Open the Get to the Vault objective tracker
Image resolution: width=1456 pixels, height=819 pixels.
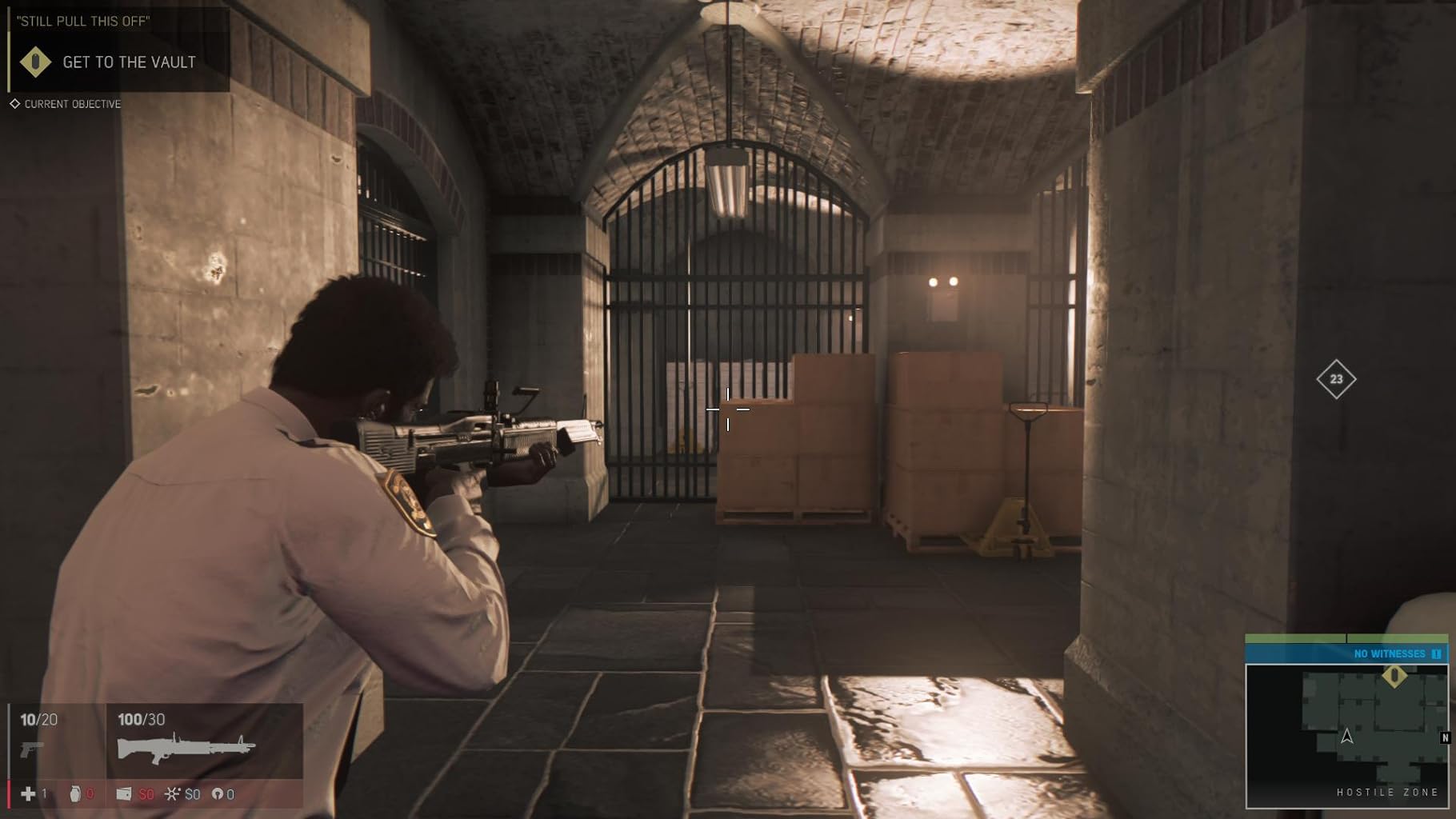[x=129, y=62]
